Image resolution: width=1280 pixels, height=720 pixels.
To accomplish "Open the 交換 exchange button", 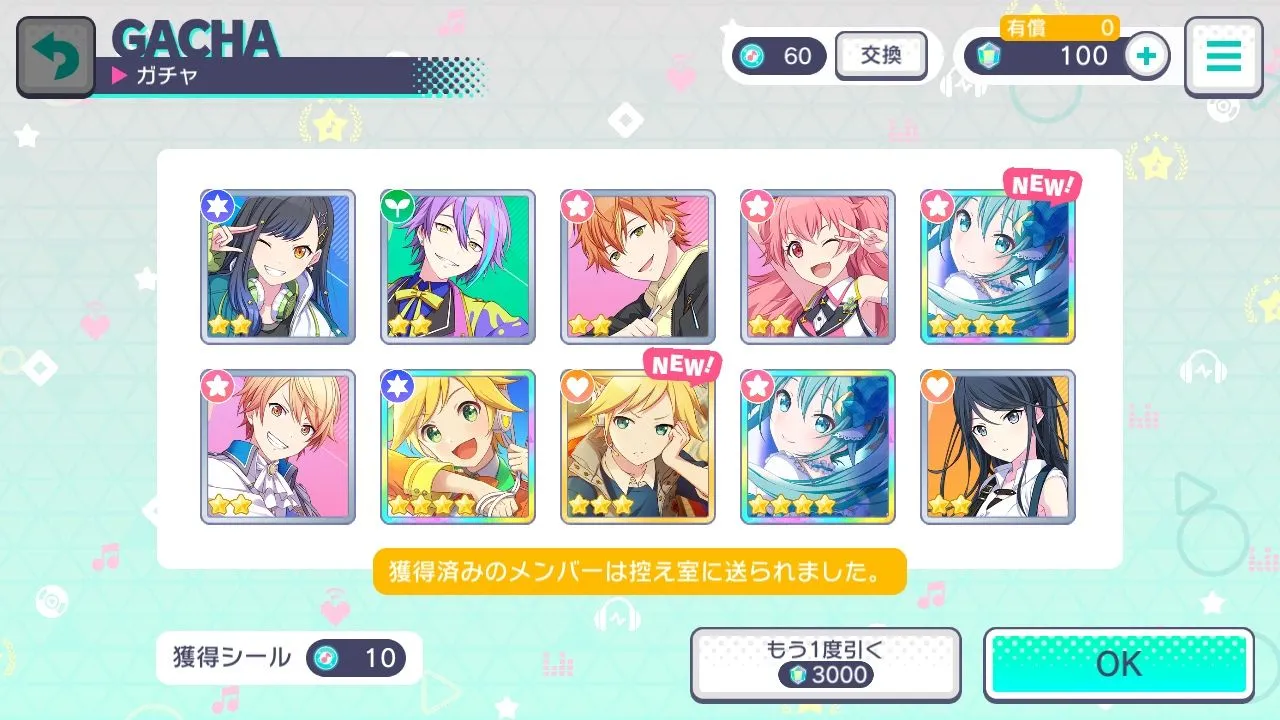I will click(880, 56).
